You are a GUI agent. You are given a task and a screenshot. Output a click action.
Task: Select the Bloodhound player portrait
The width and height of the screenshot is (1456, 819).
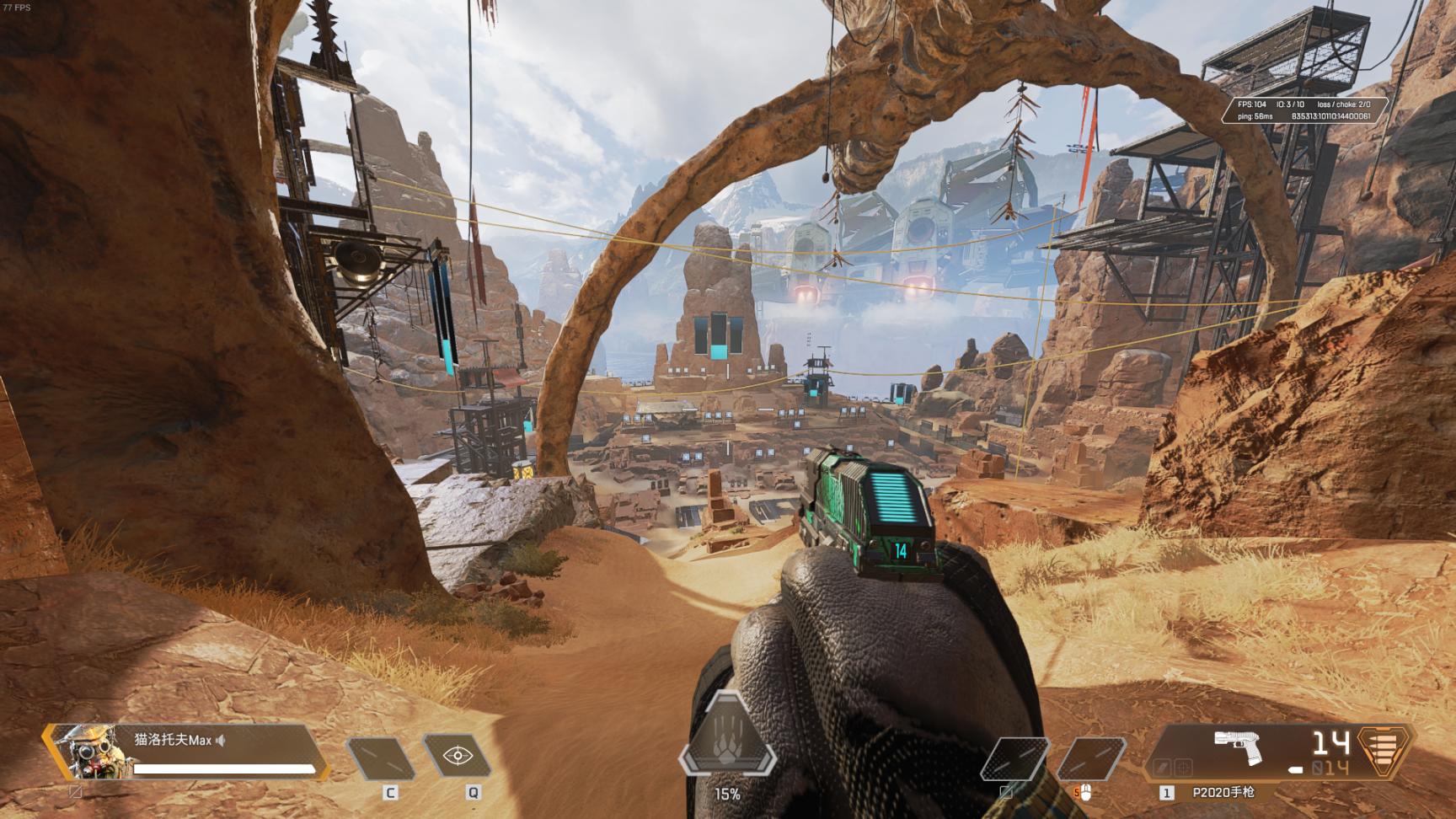tap(85, 752)
